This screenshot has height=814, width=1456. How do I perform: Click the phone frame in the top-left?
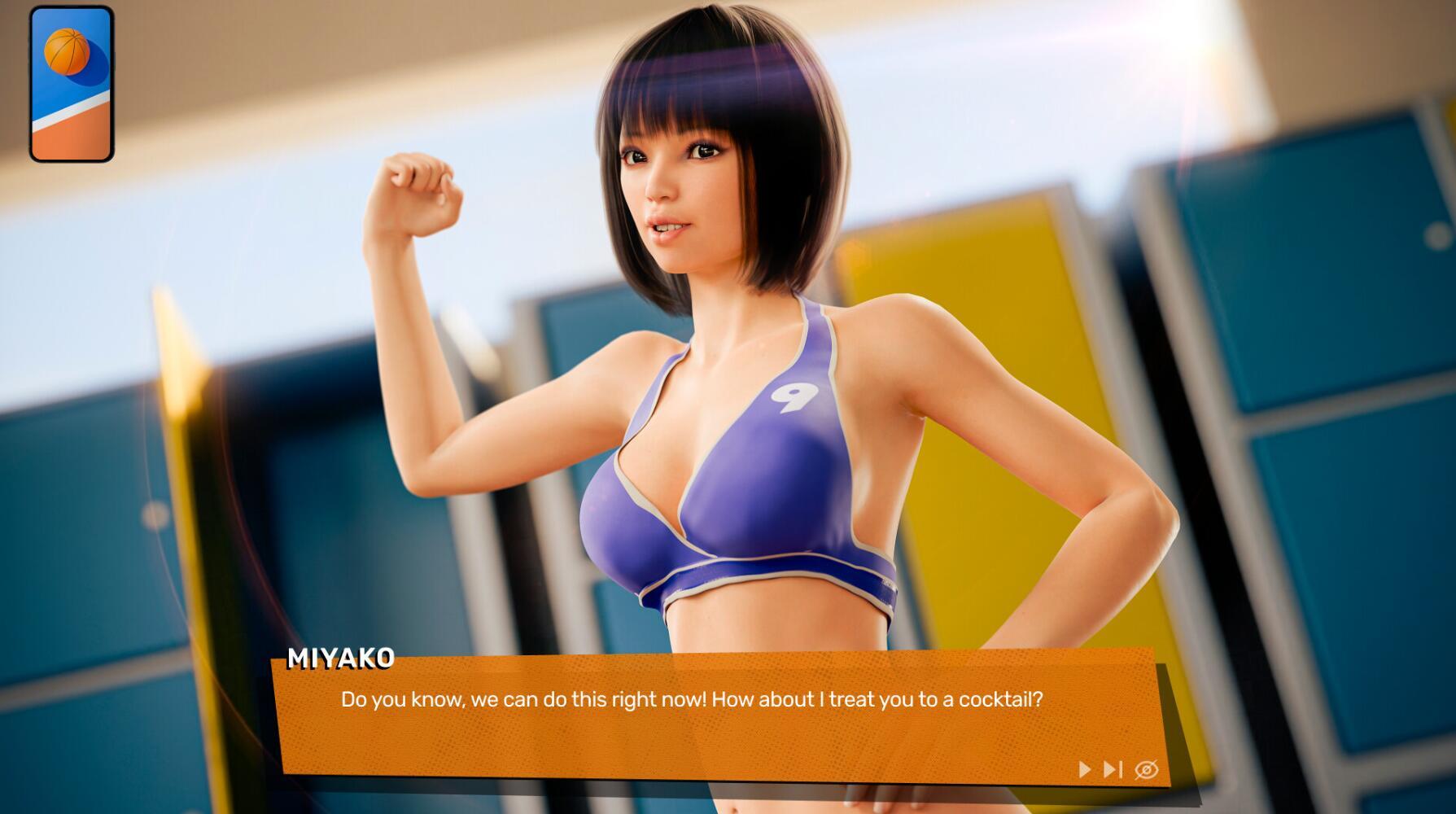(x=72, y=81)
